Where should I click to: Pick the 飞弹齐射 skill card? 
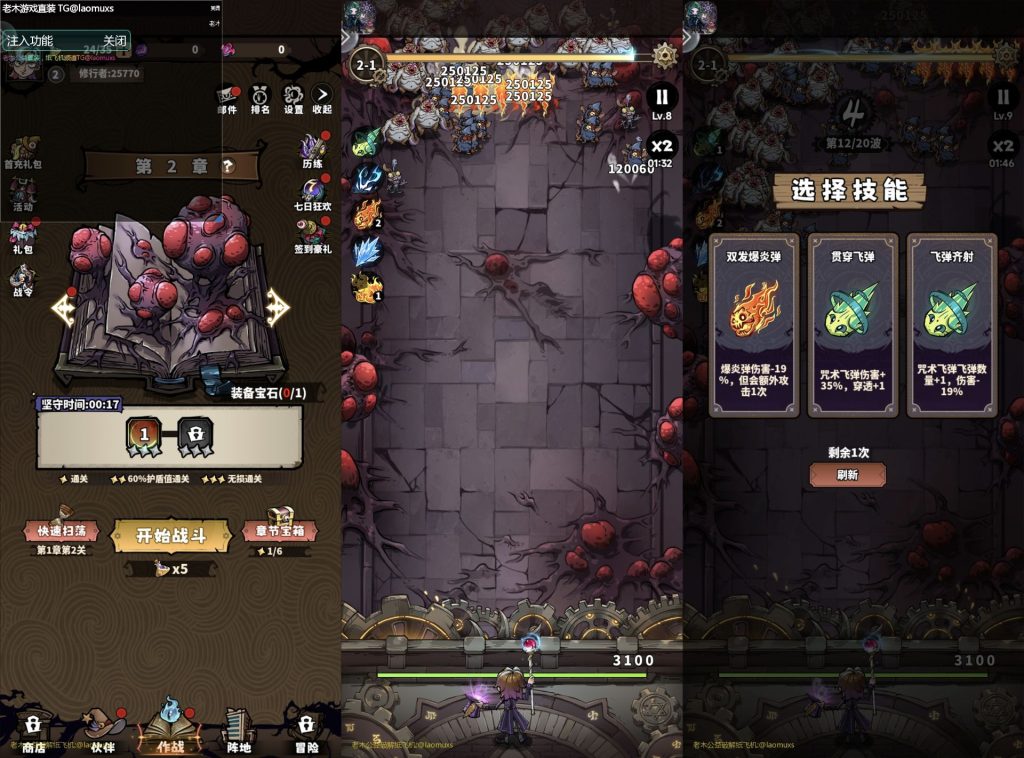coord(951,325)
